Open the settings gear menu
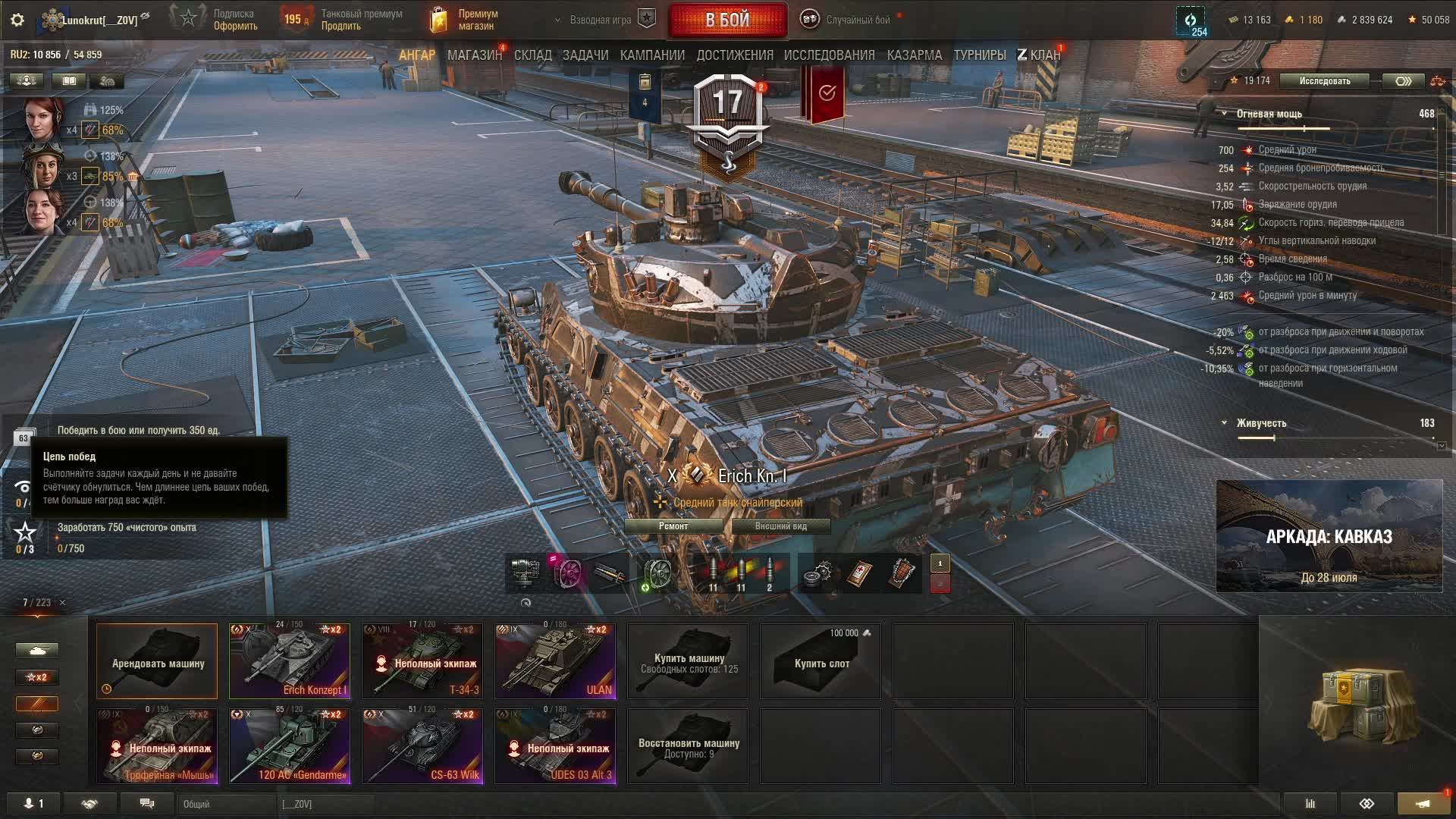This screenshot has width=1456, height=819. [x=17, y=20]
